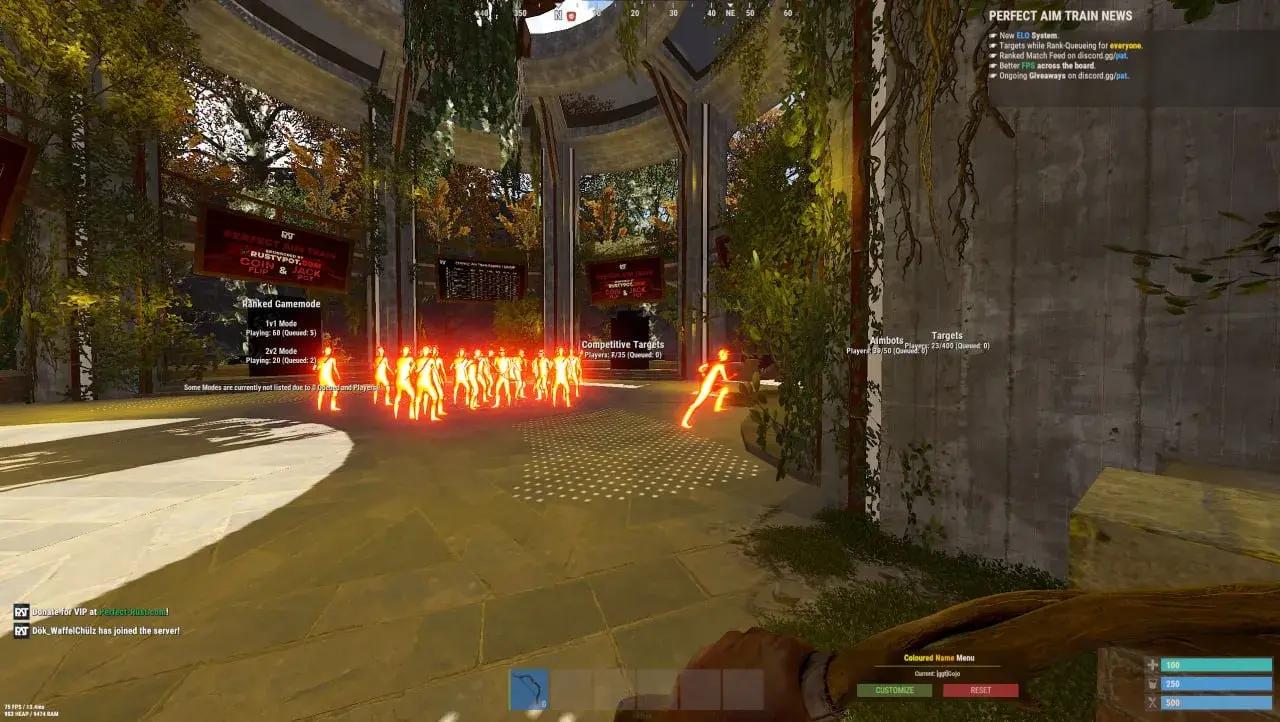The width and height of the screenshot is (1280, 722).
Task: Click the food utensils icon beside the 500 bar
Action: 1151,703
